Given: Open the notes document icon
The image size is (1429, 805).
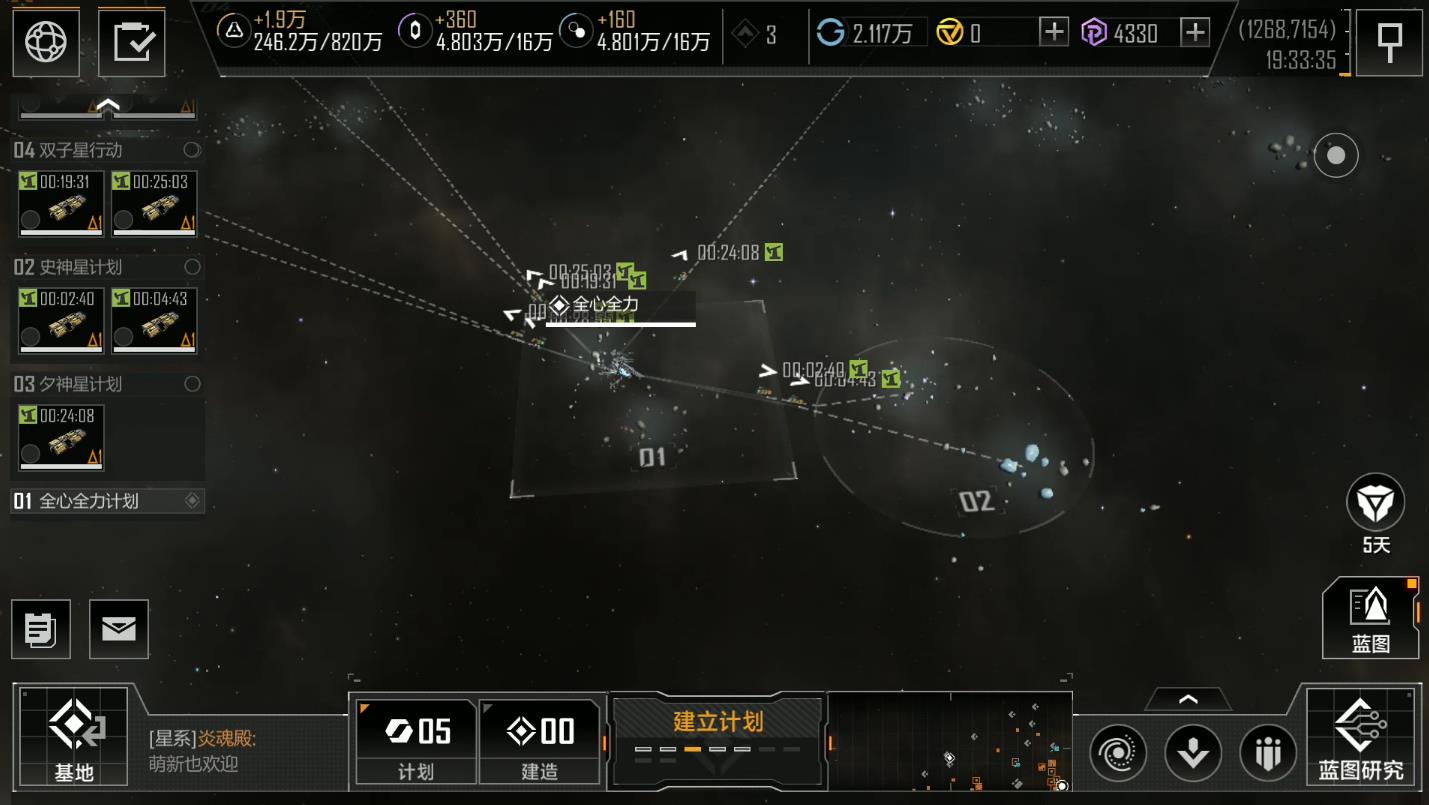Looking at the screenshot, I should click(x=41, y=629).
